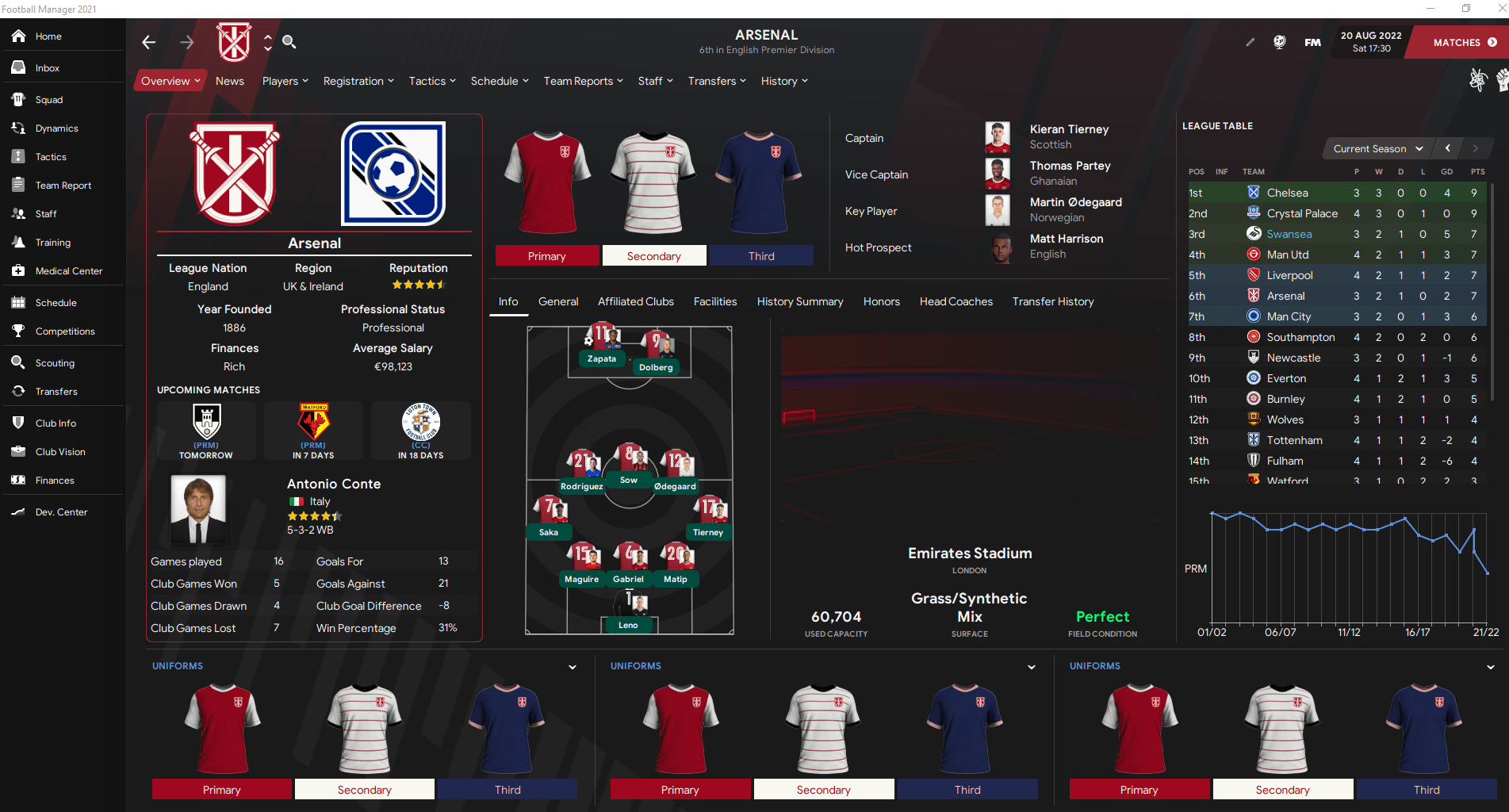Open the in-game editor pencil icon

(1250, 42)
